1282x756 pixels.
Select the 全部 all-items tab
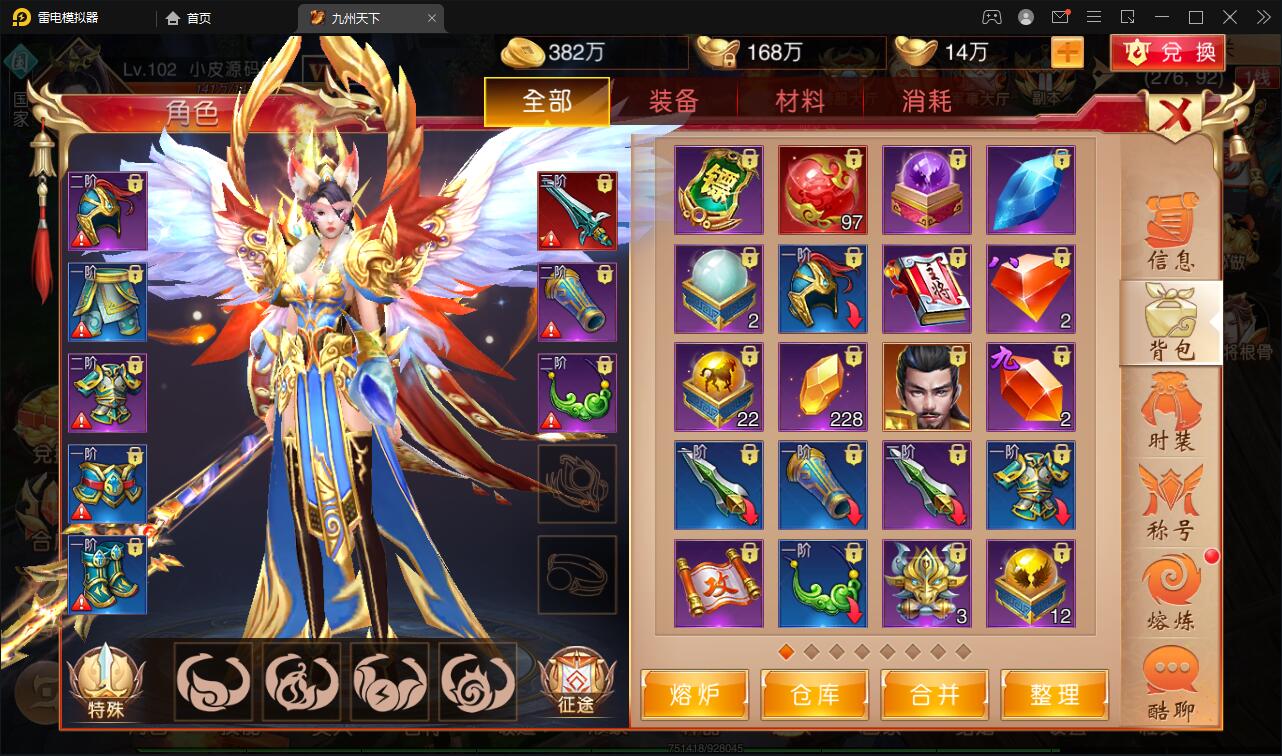547,101
